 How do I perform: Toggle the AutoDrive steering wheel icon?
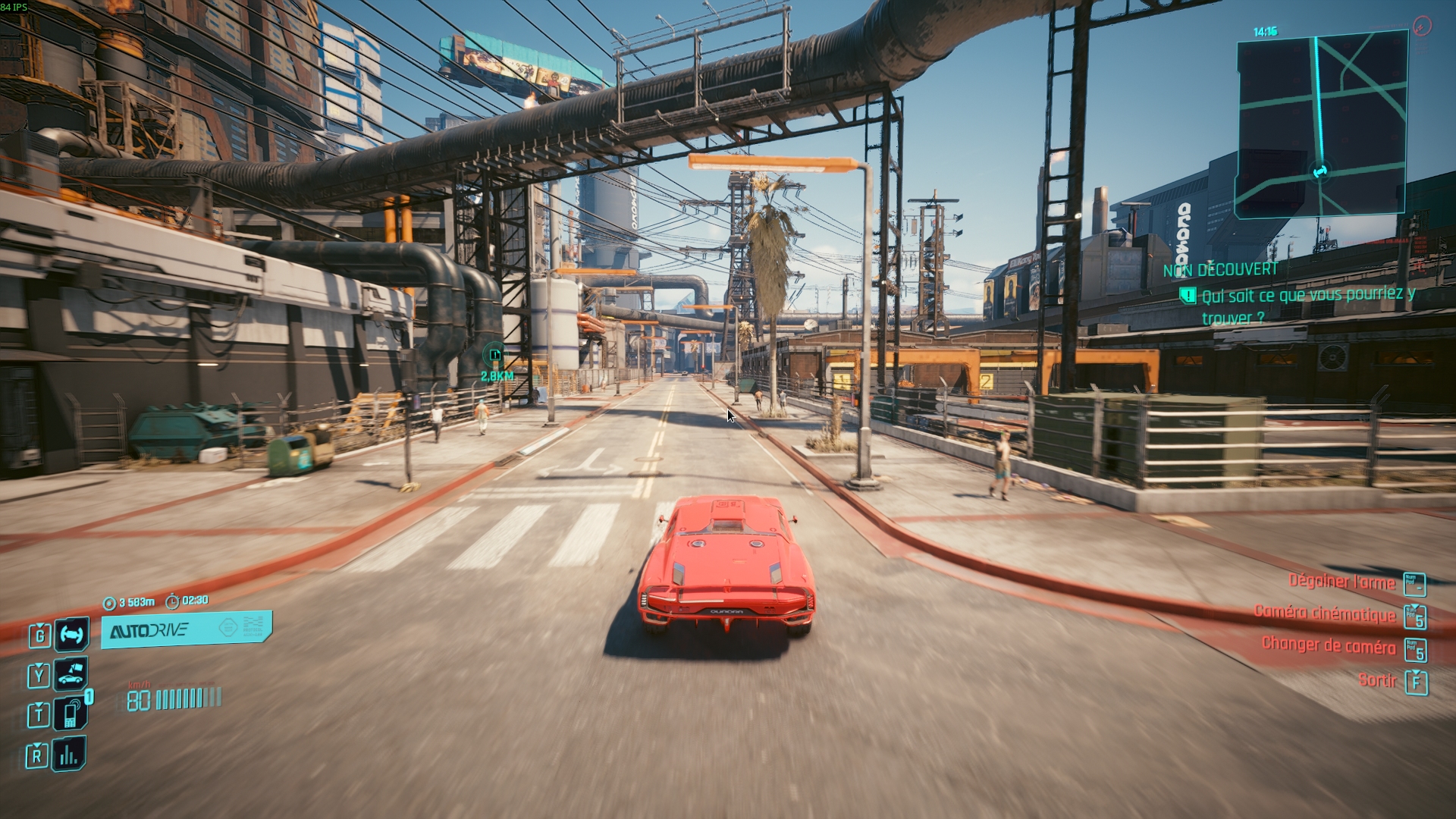pyautogui.click(x=71, y=634)
